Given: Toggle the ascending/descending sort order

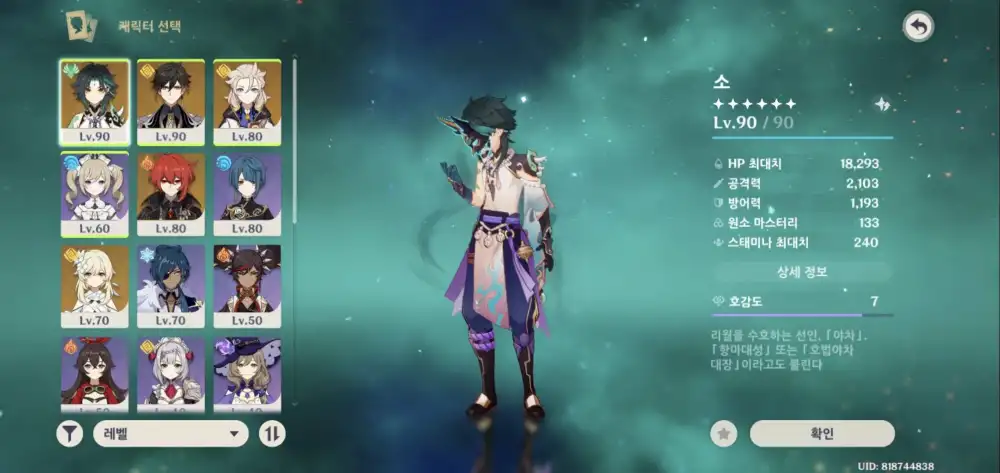Looking at the screenshot, I should (272, 433).
